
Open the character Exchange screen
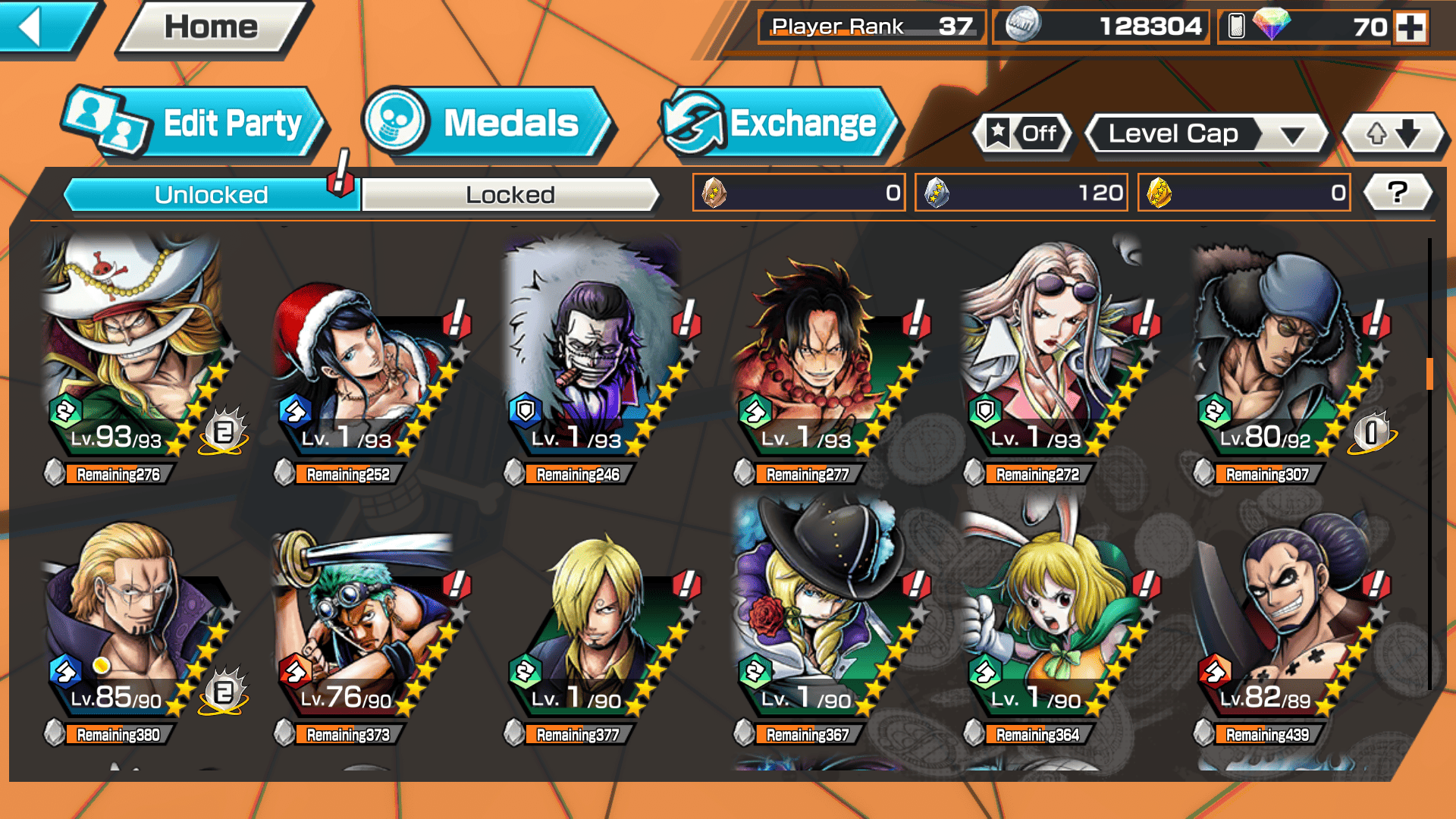click(780, 124)
